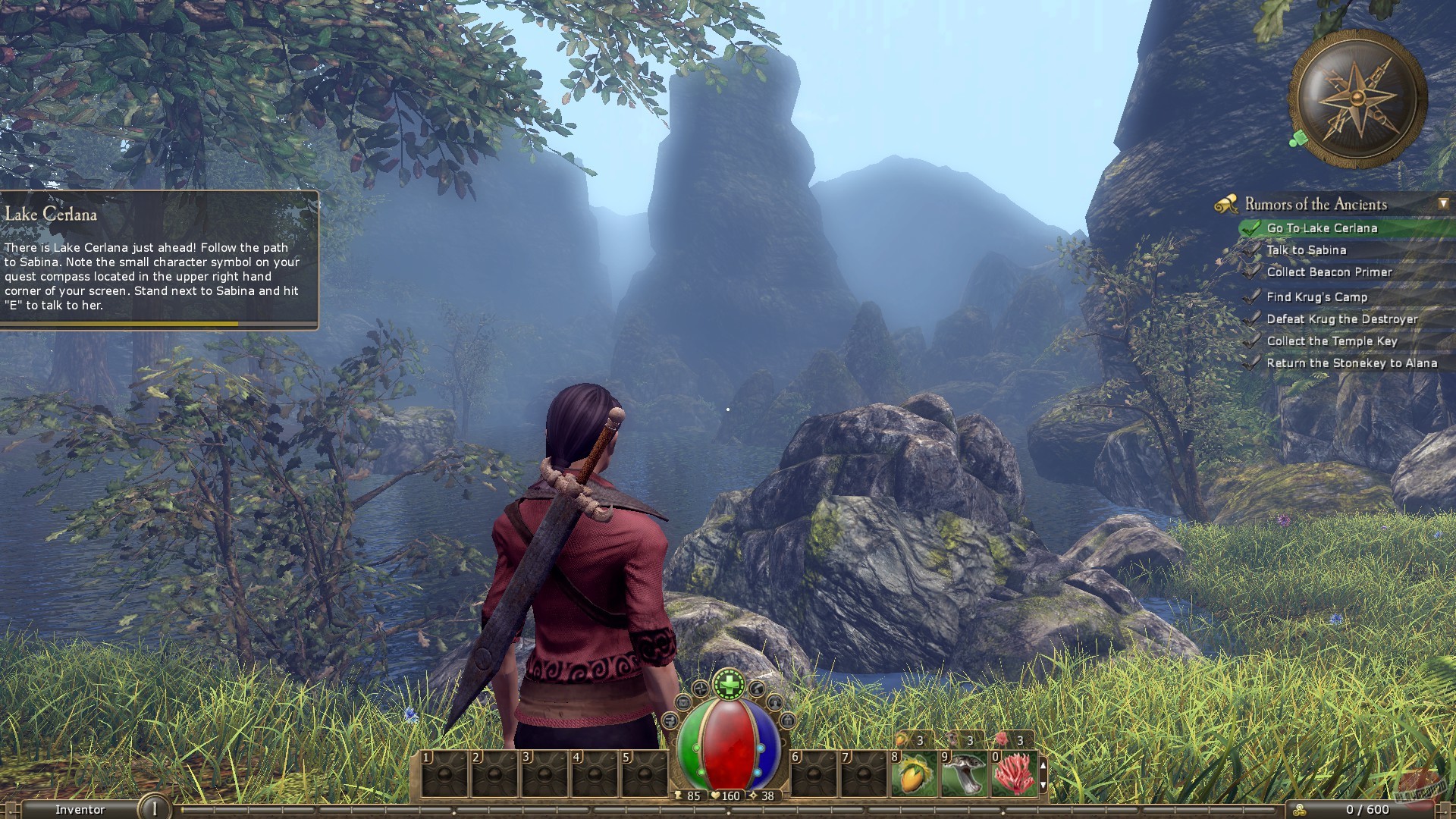The height and width of the screenshot is (819, 1456).
Task: Select the temple building icon on the orb arc
Action: (788, 720)
